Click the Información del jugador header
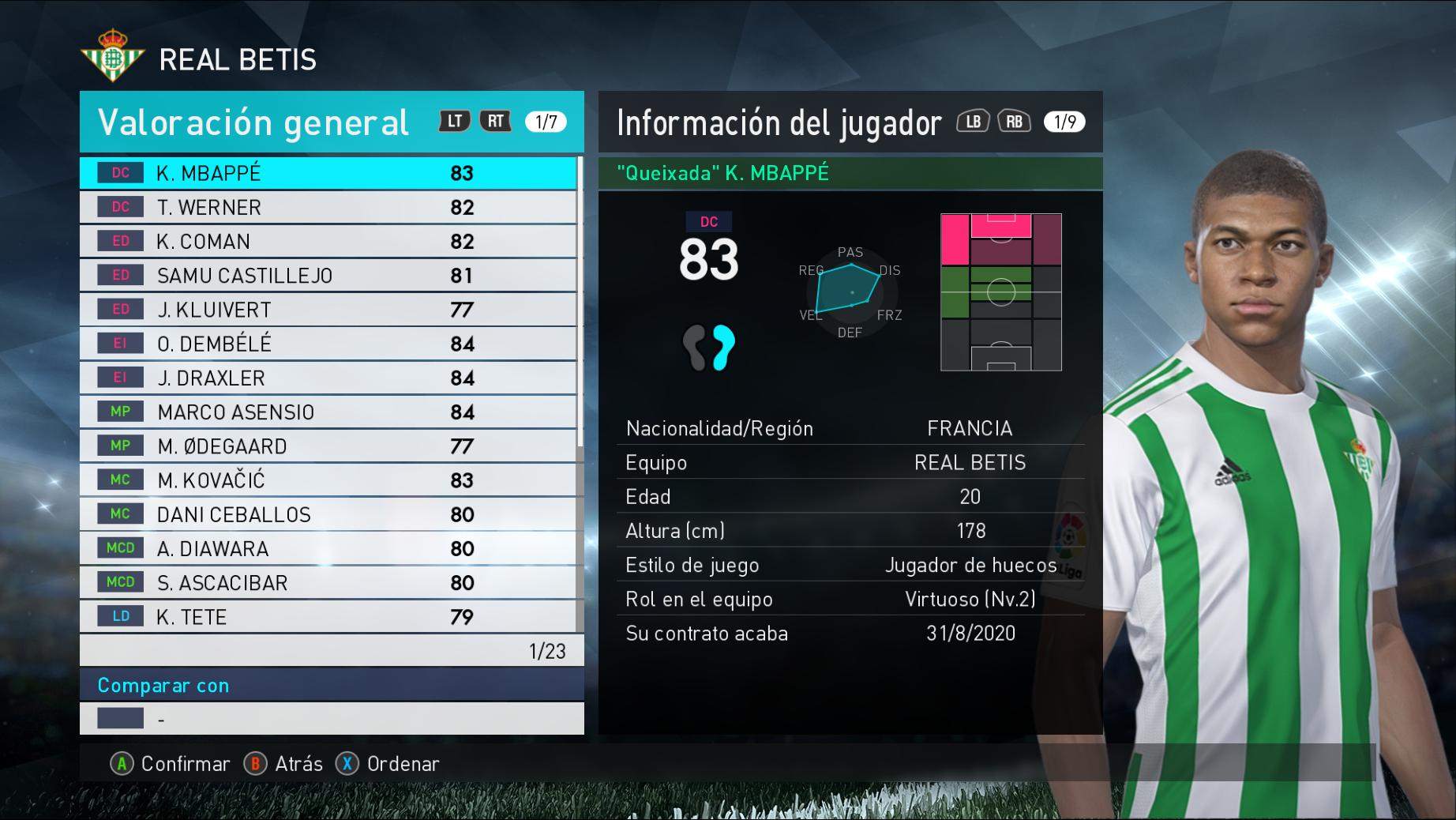The height and width of the screenshot is (820, 1456). (x=779, y=122)
